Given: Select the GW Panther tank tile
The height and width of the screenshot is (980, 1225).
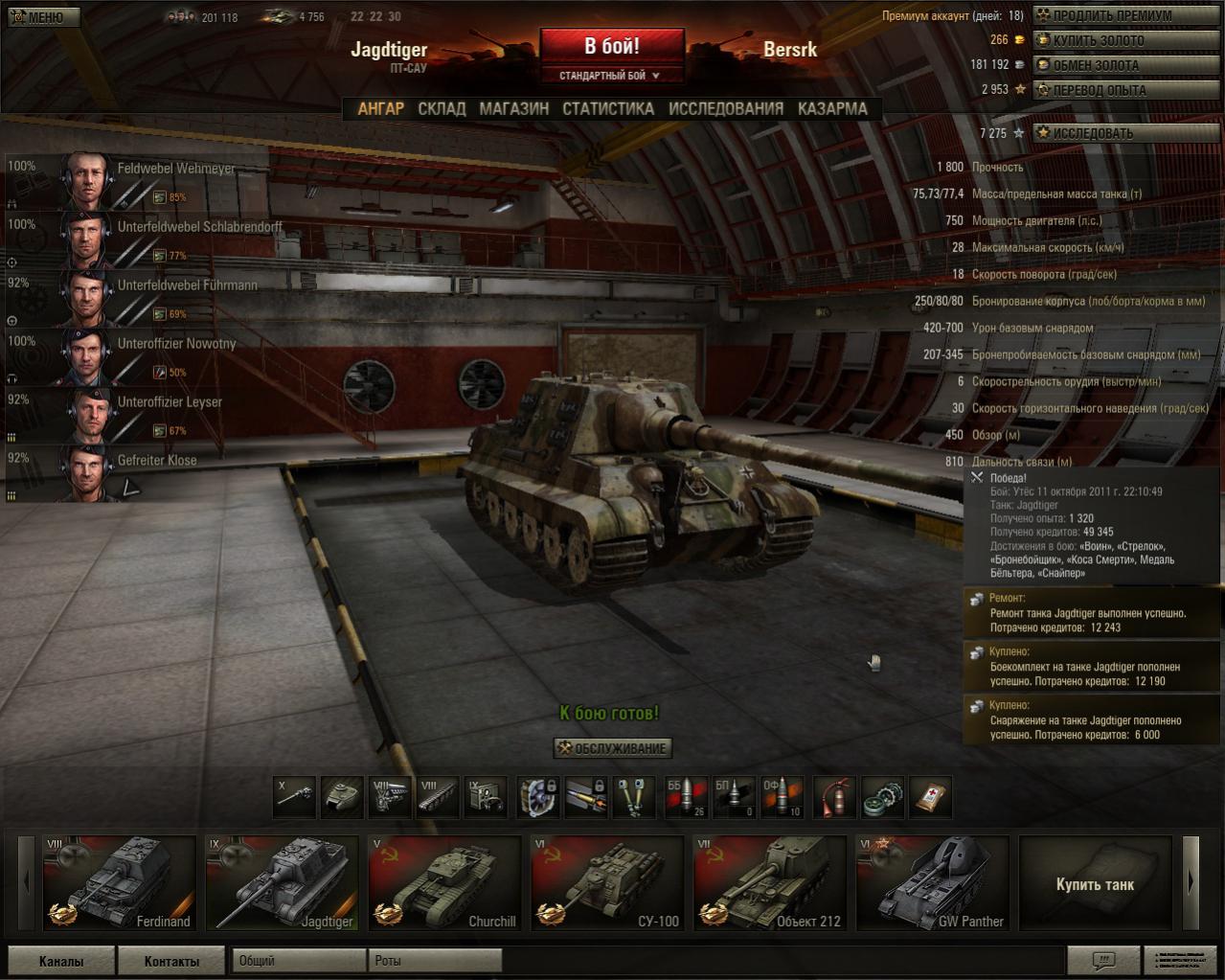Looking at the screenshot, I should (932, 882).
